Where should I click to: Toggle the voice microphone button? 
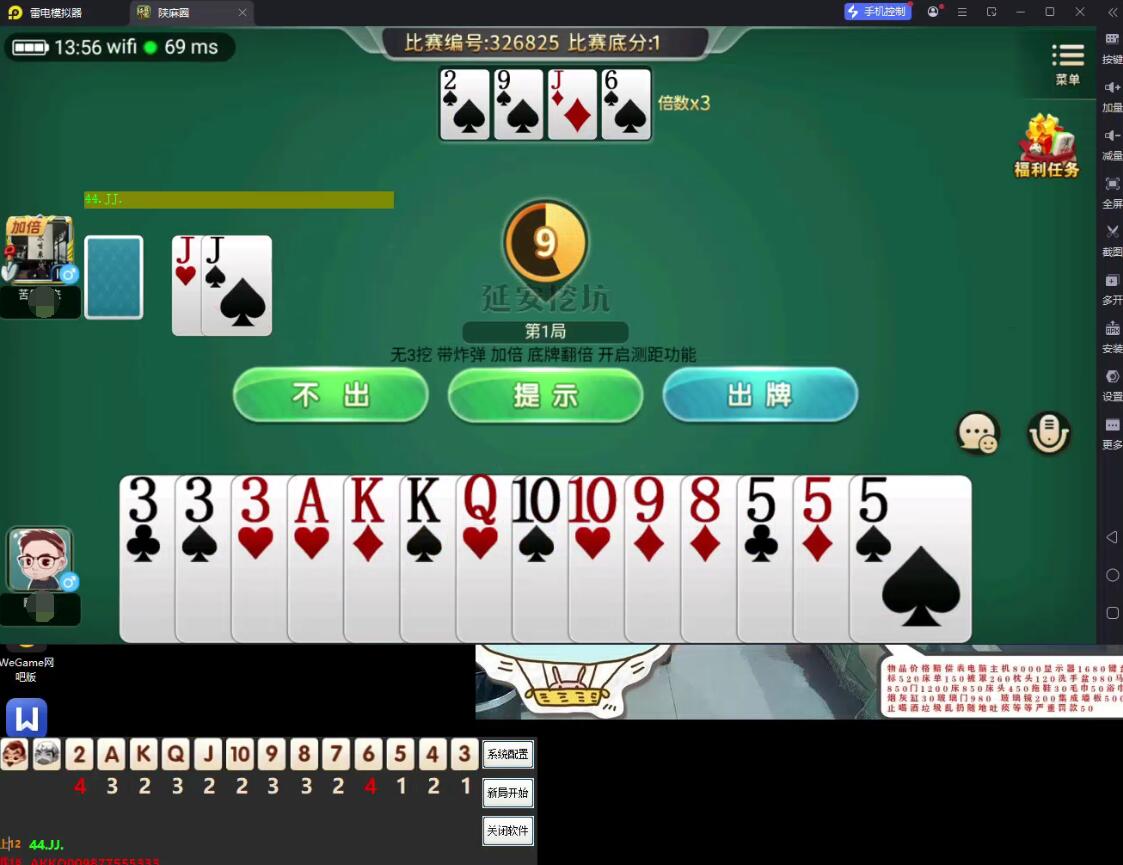1048,433
